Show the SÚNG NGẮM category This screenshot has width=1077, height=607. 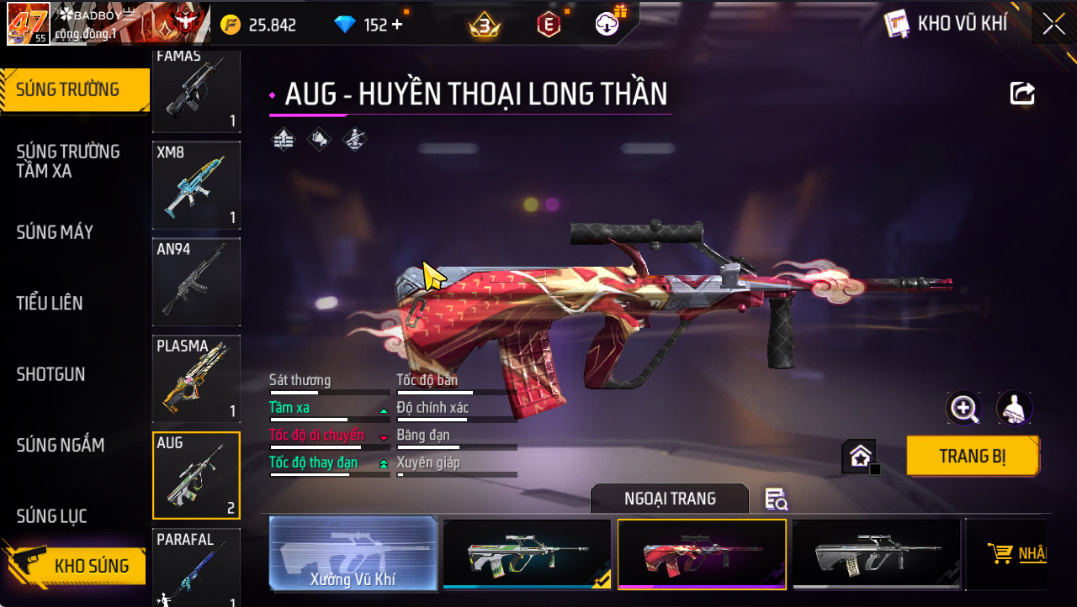(x=60, y=445)
